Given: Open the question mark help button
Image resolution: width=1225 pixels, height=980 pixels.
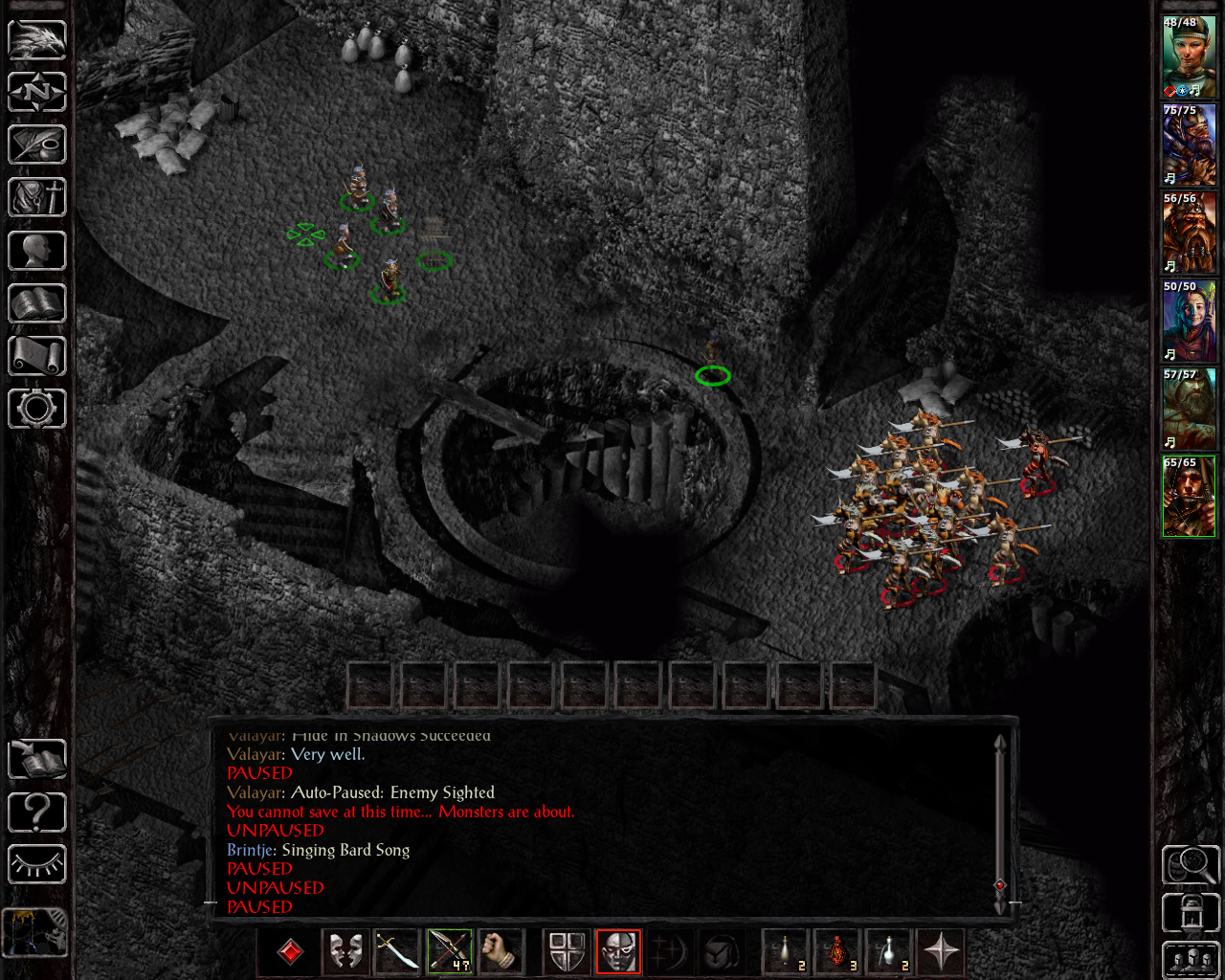Looking at the screenshot, I should [36, 813].
